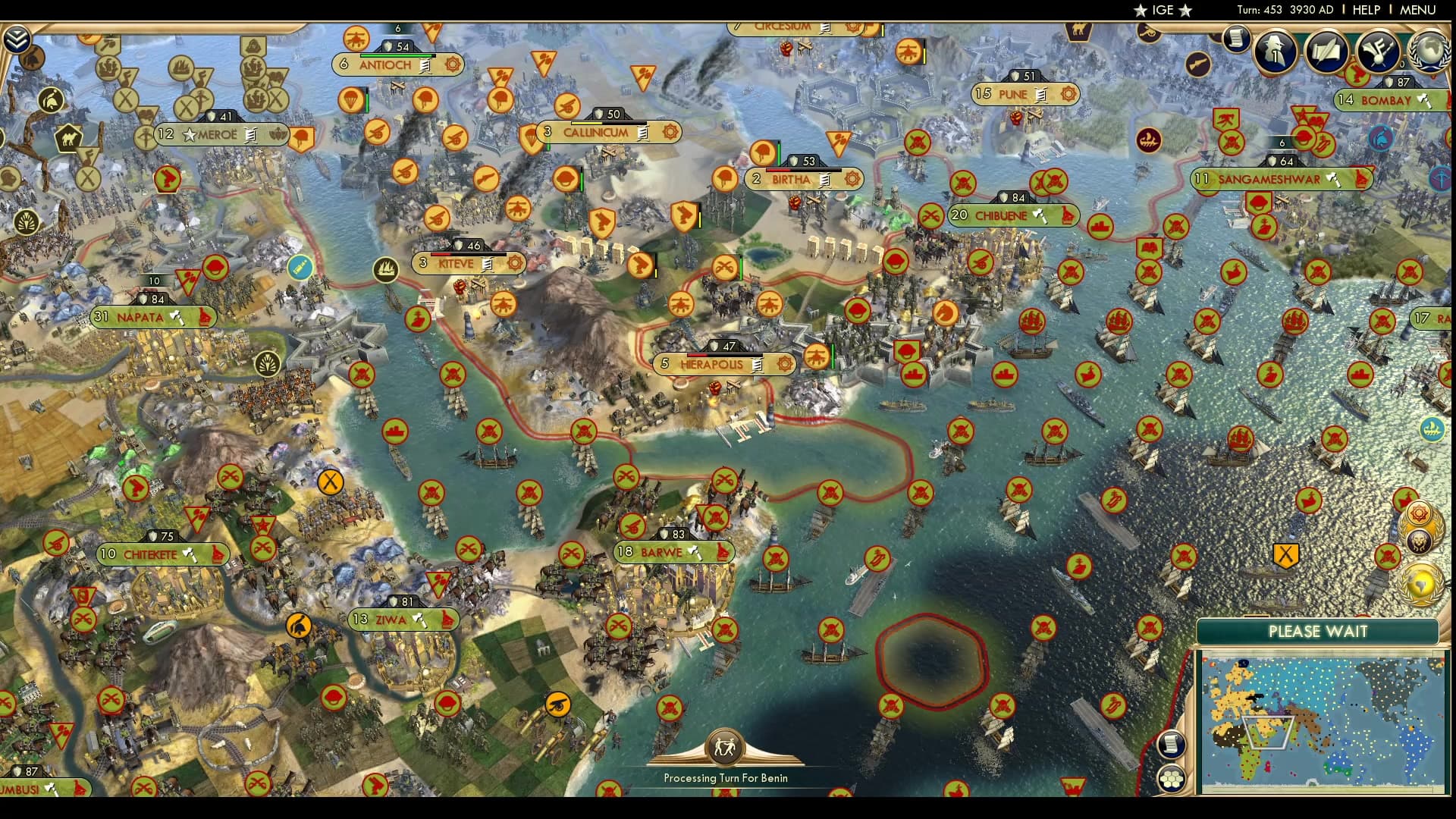Image resolution: width=1456 pixels, height=819 pixels.
Task: Open the Espionage overview spy icon
Action: (1276, 52)
